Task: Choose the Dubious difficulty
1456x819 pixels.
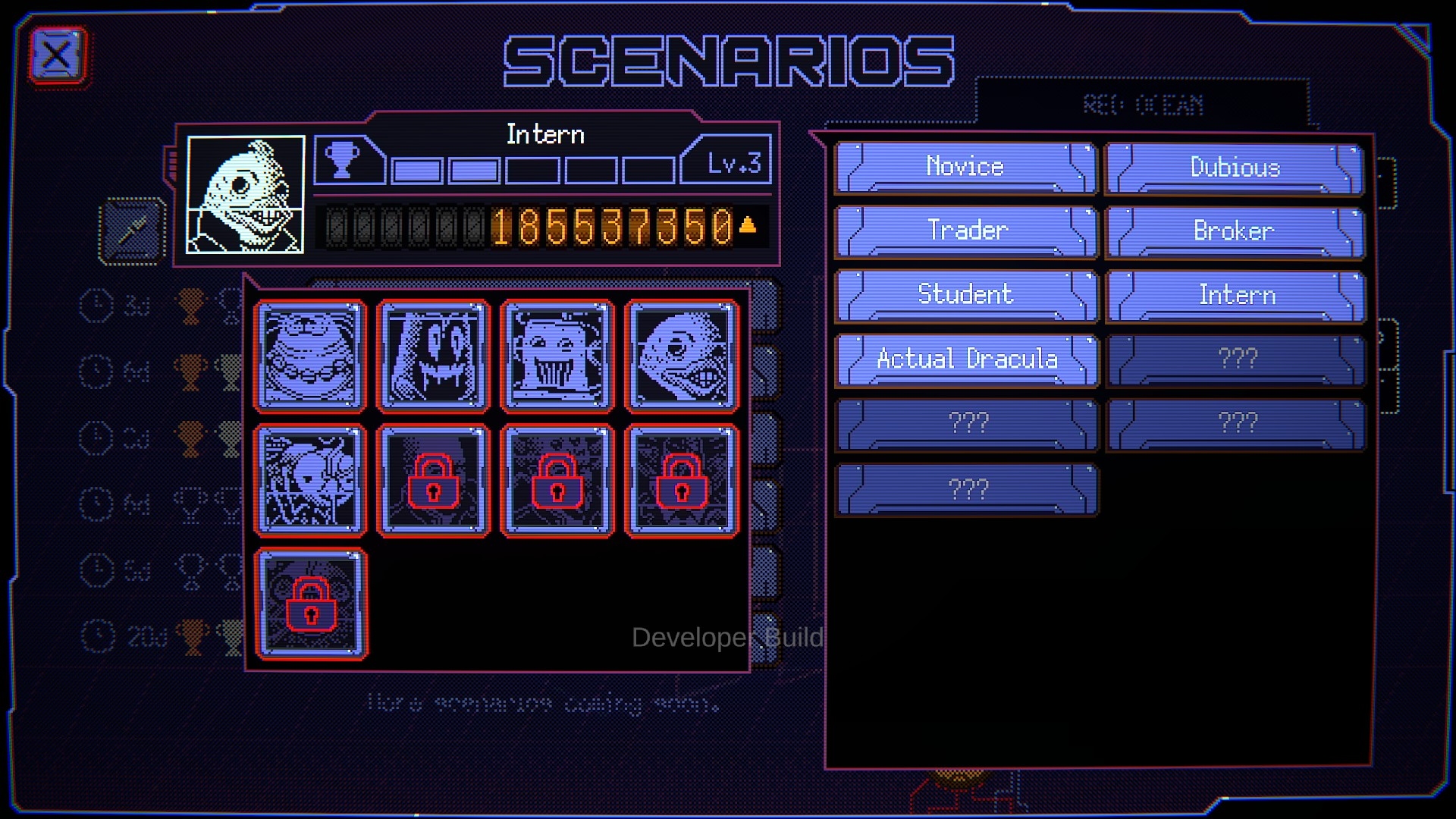Action: pos(1235,168)
